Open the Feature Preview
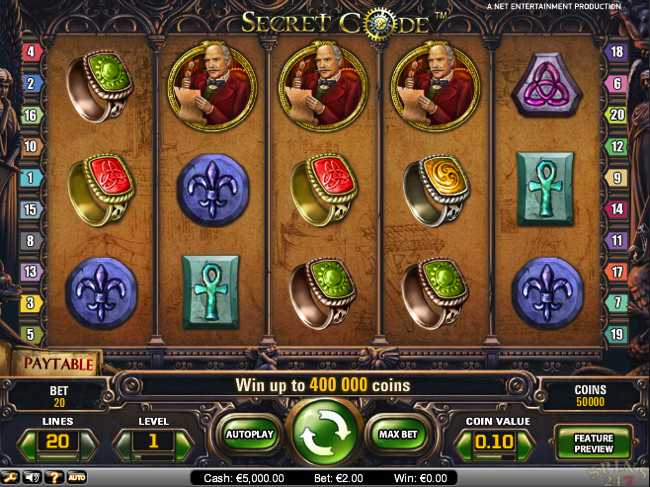This screenshot has height=487, width=650. pos(593,442)
